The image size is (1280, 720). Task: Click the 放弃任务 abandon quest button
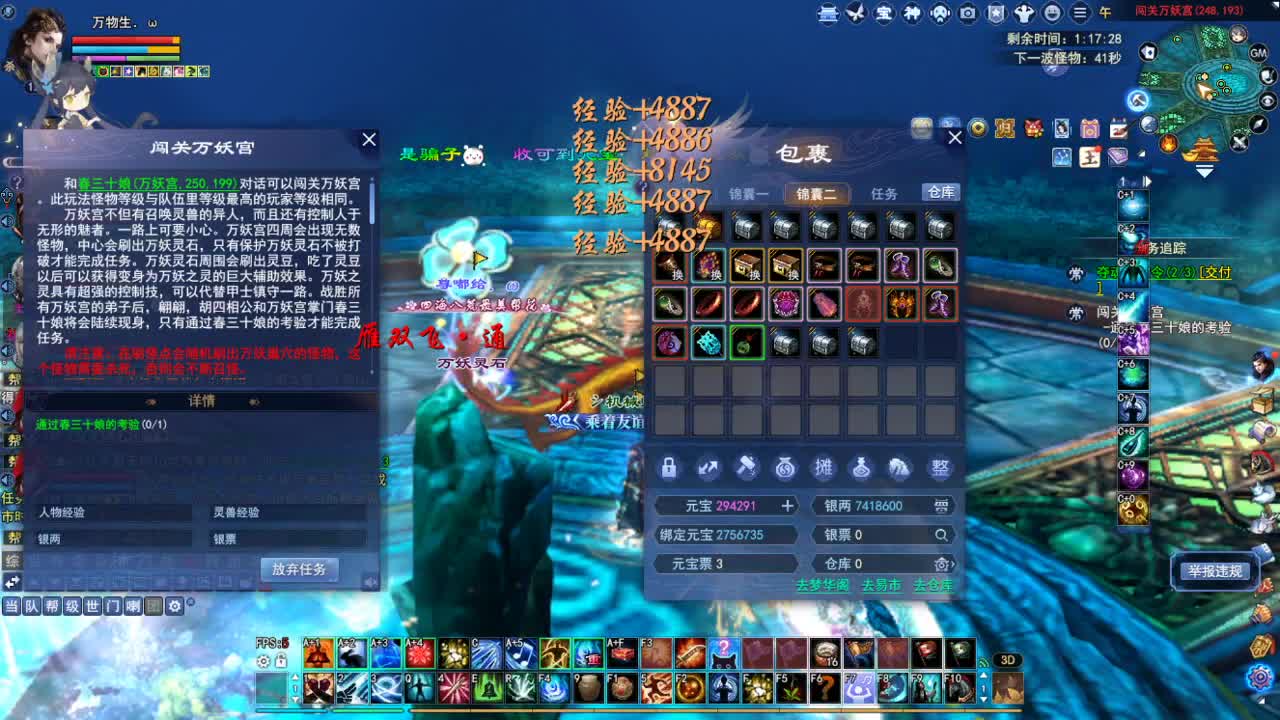tap(300, 567)
